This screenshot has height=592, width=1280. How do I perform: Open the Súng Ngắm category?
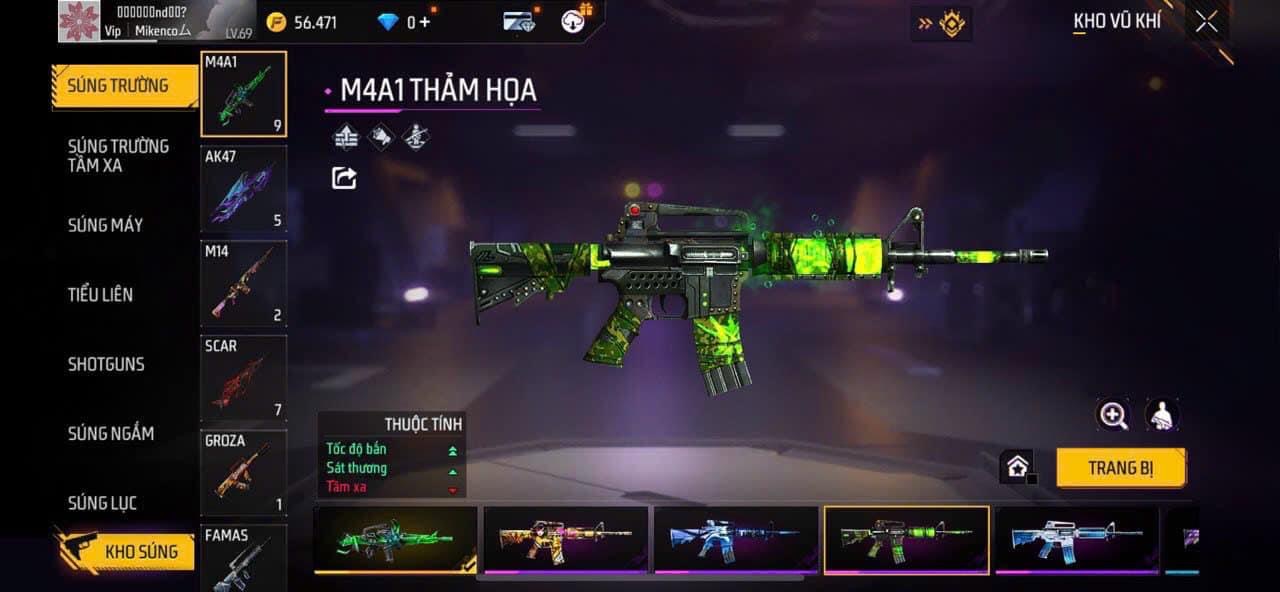[x=110, y=433]
